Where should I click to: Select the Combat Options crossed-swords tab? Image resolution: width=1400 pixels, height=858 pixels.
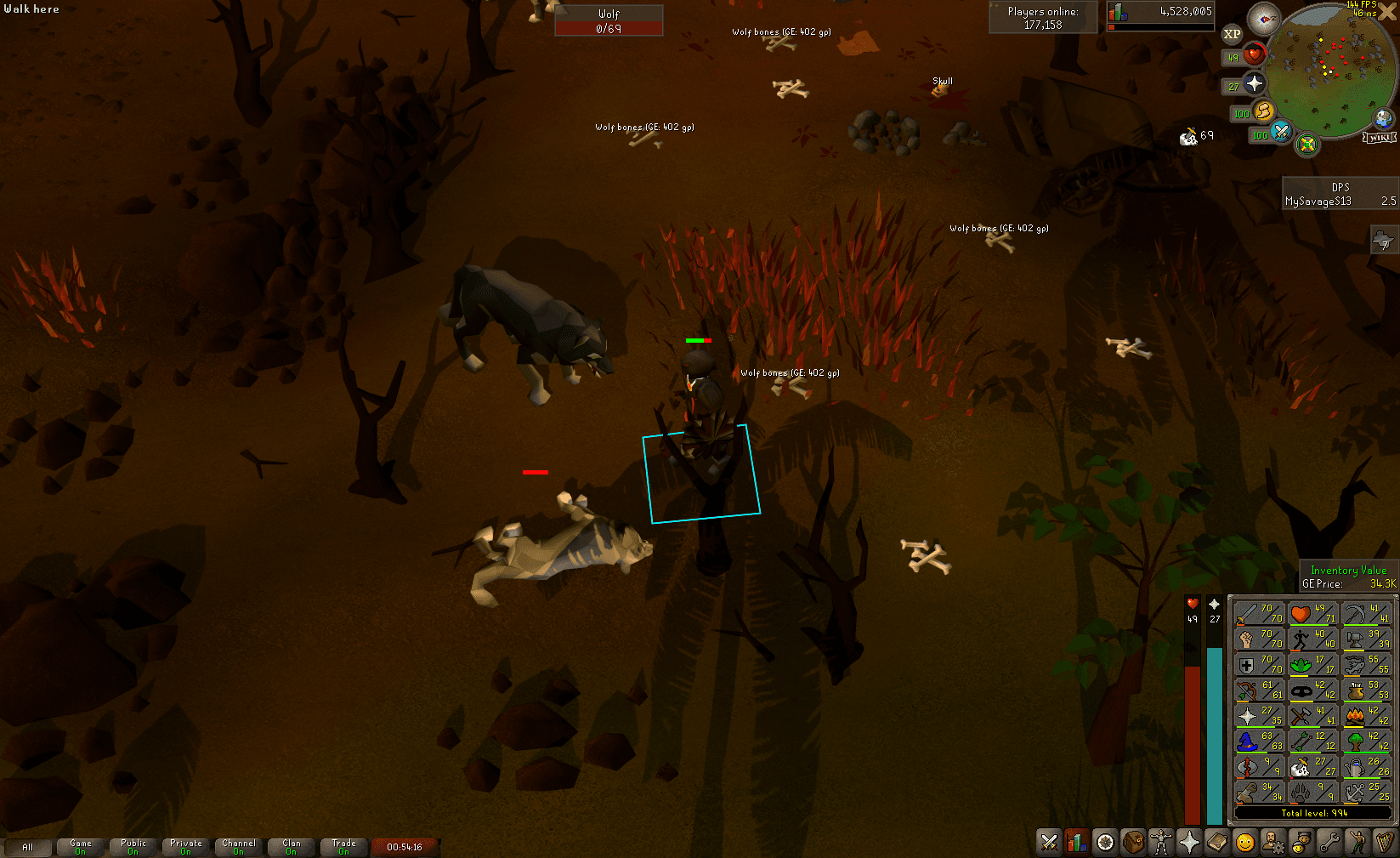pyautogui.click(x=1049, y=842)
